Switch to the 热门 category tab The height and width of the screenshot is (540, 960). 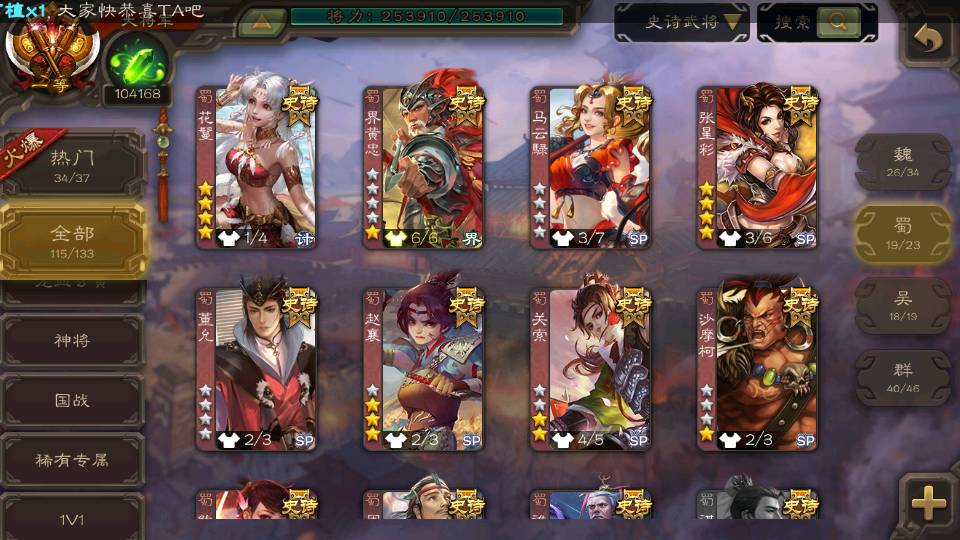click(x=72, y=163)
